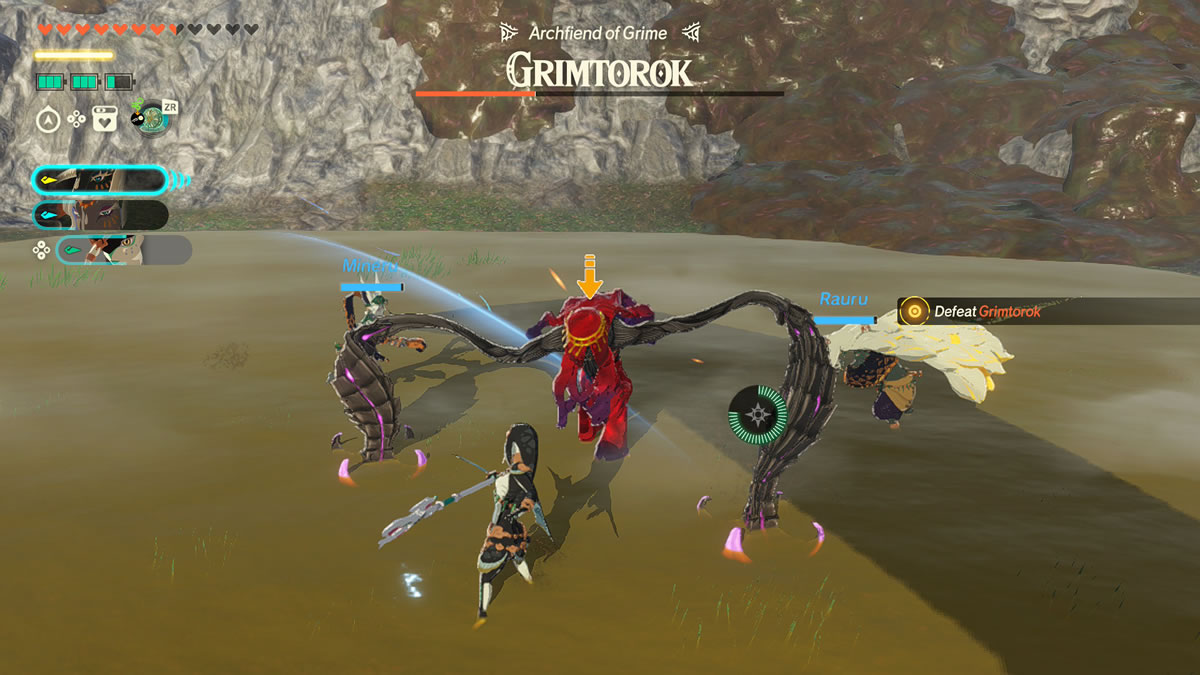Switch to the bottom character portrait with green emblem
Viewport: 1200px width, 675px height.
point(124,250)
